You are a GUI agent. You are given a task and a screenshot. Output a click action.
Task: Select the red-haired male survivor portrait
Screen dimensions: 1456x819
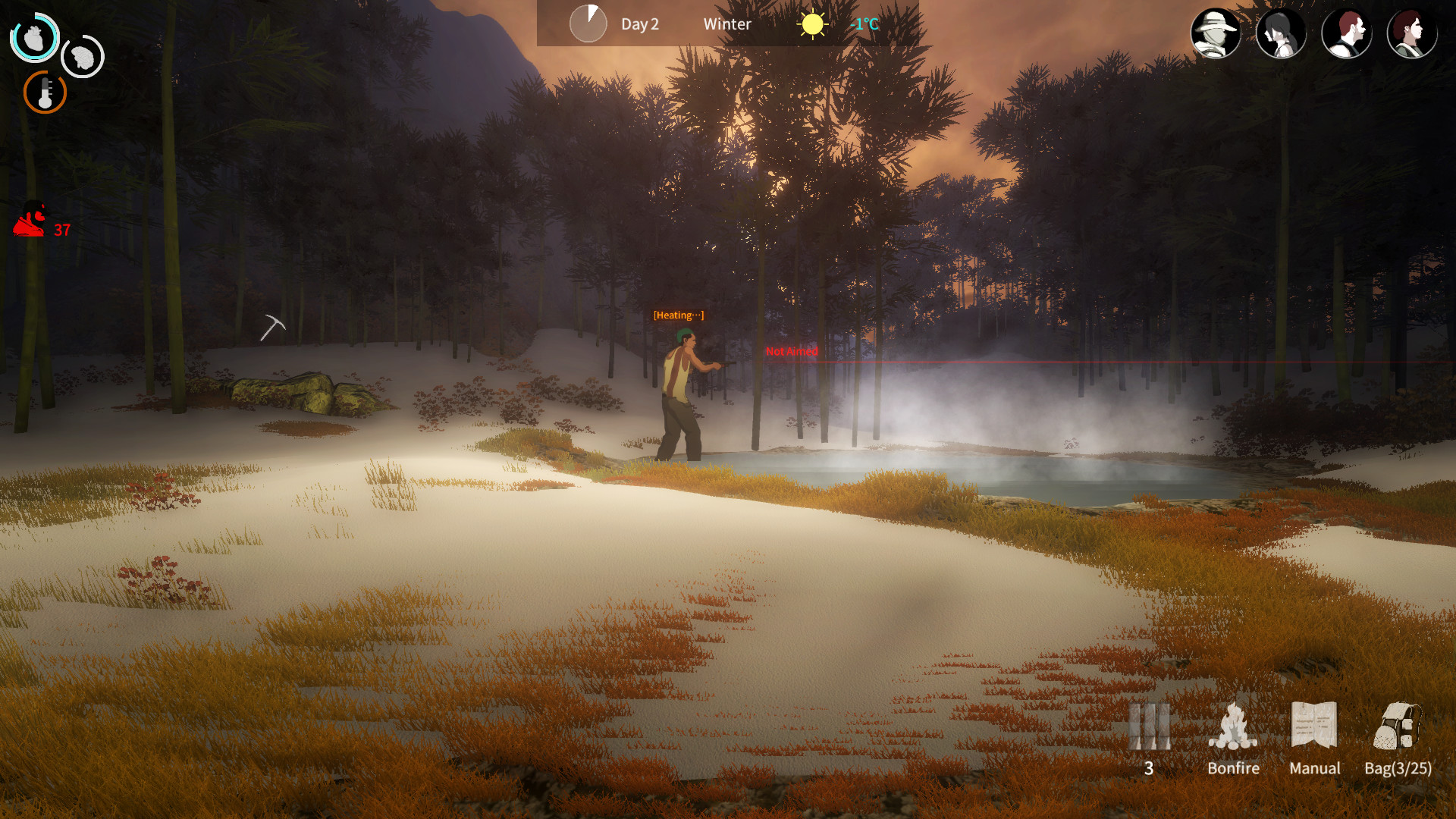pyautogui.click(x=1347, y=32)
